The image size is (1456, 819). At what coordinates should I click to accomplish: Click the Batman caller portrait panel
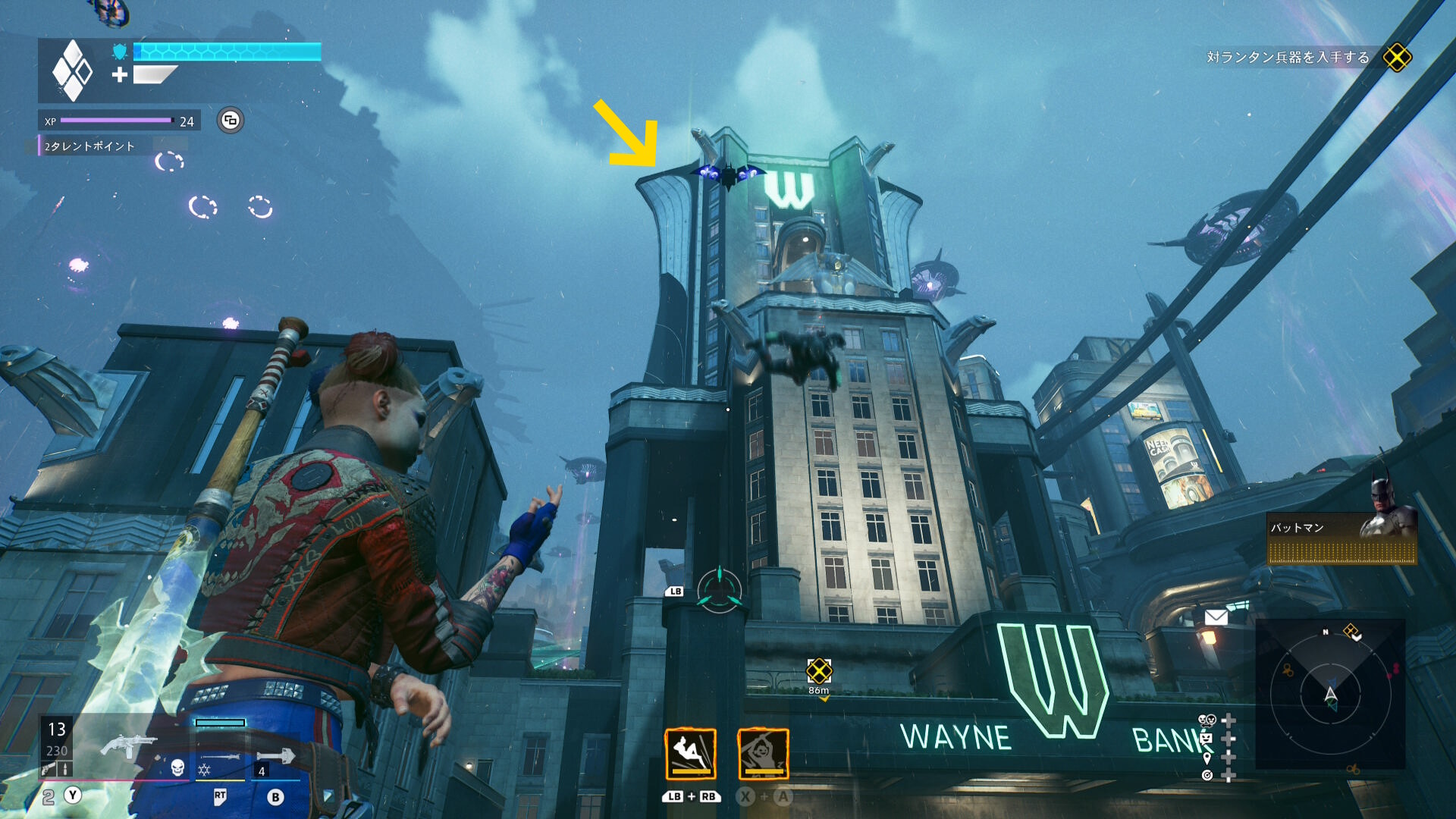(1341, 537)
